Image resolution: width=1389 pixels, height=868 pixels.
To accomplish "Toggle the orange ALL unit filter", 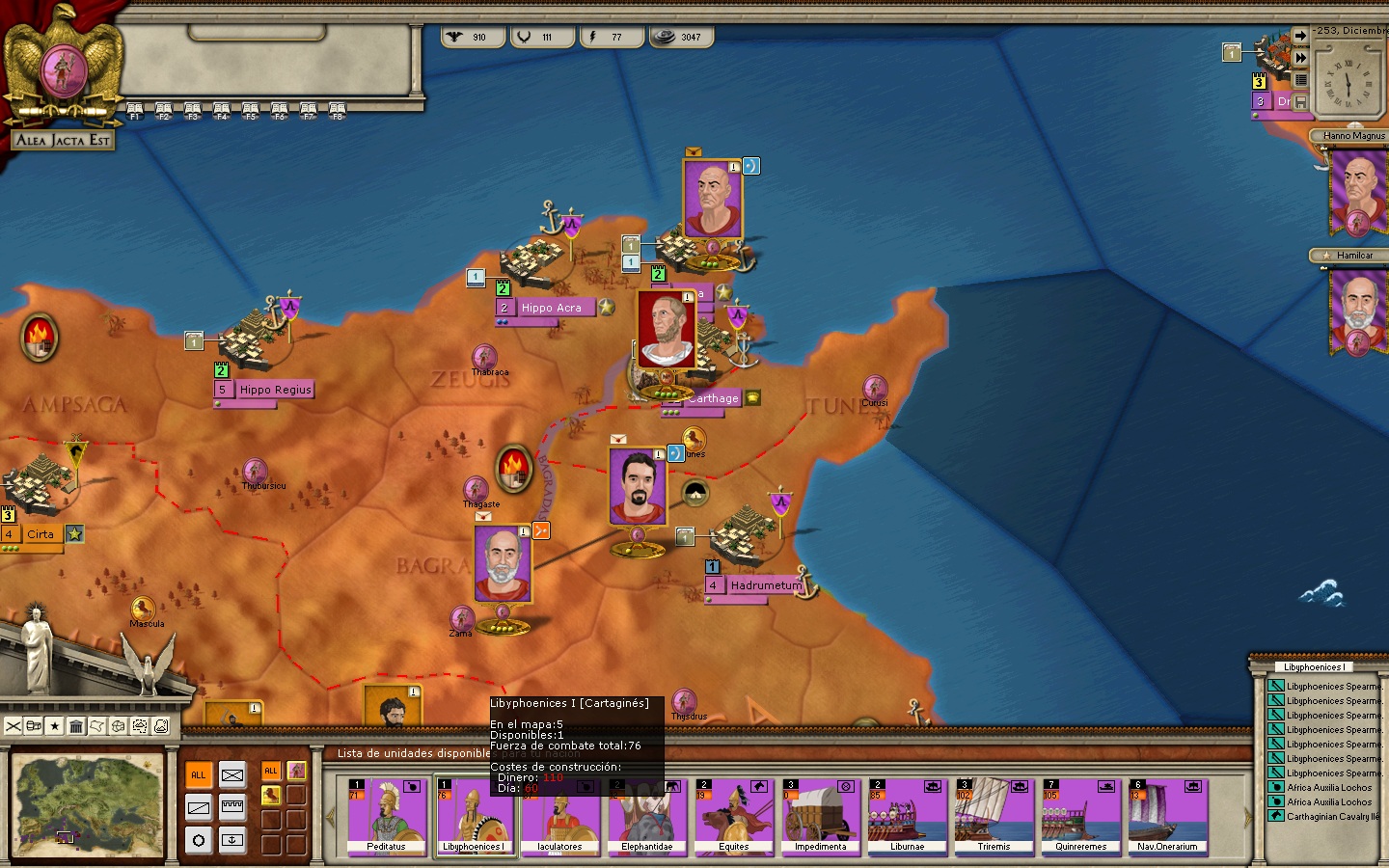I will 199,774.
